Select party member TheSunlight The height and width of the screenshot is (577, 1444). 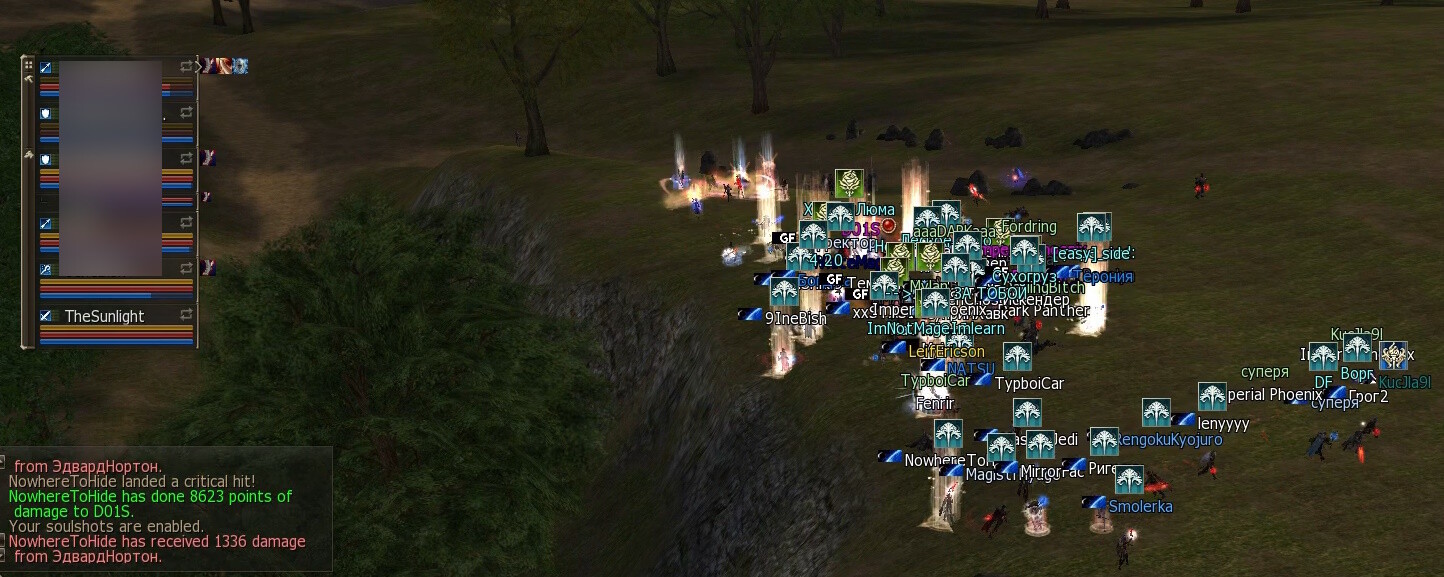104,316
